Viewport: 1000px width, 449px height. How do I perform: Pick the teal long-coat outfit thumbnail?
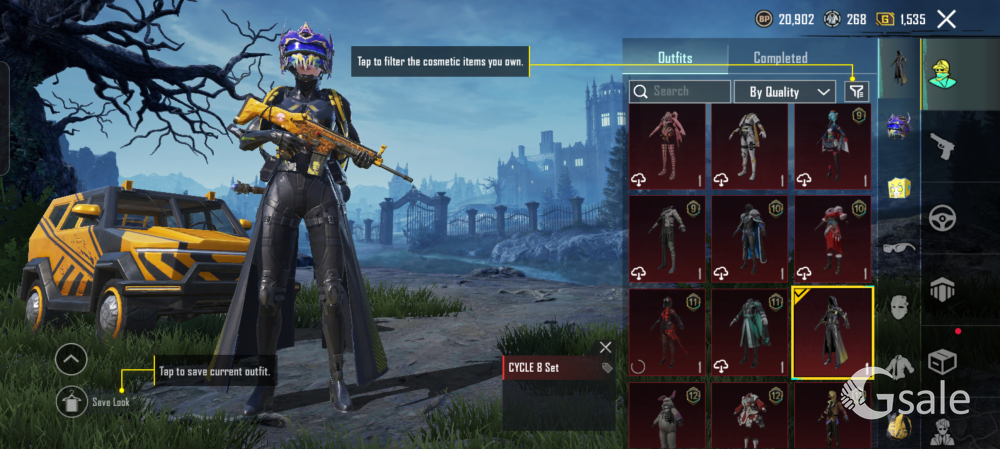750,333
